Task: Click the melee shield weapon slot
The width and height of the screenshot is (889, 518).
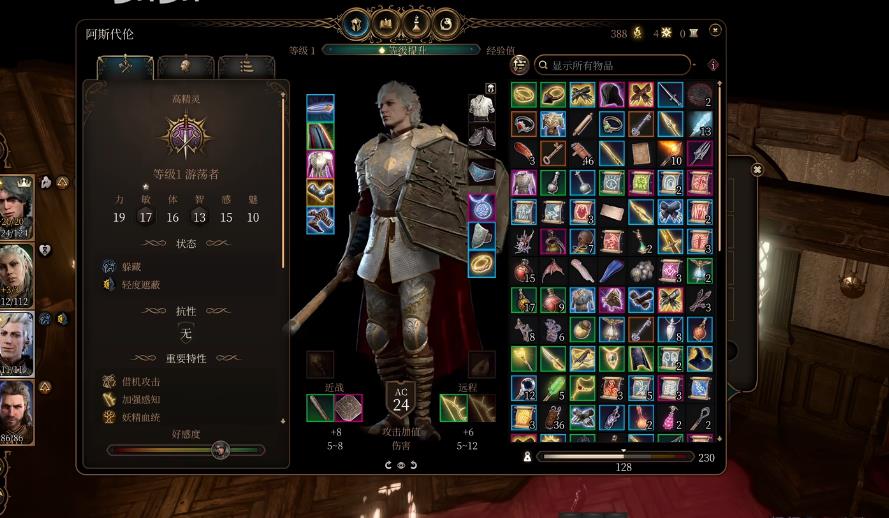Action: (349, 408)
